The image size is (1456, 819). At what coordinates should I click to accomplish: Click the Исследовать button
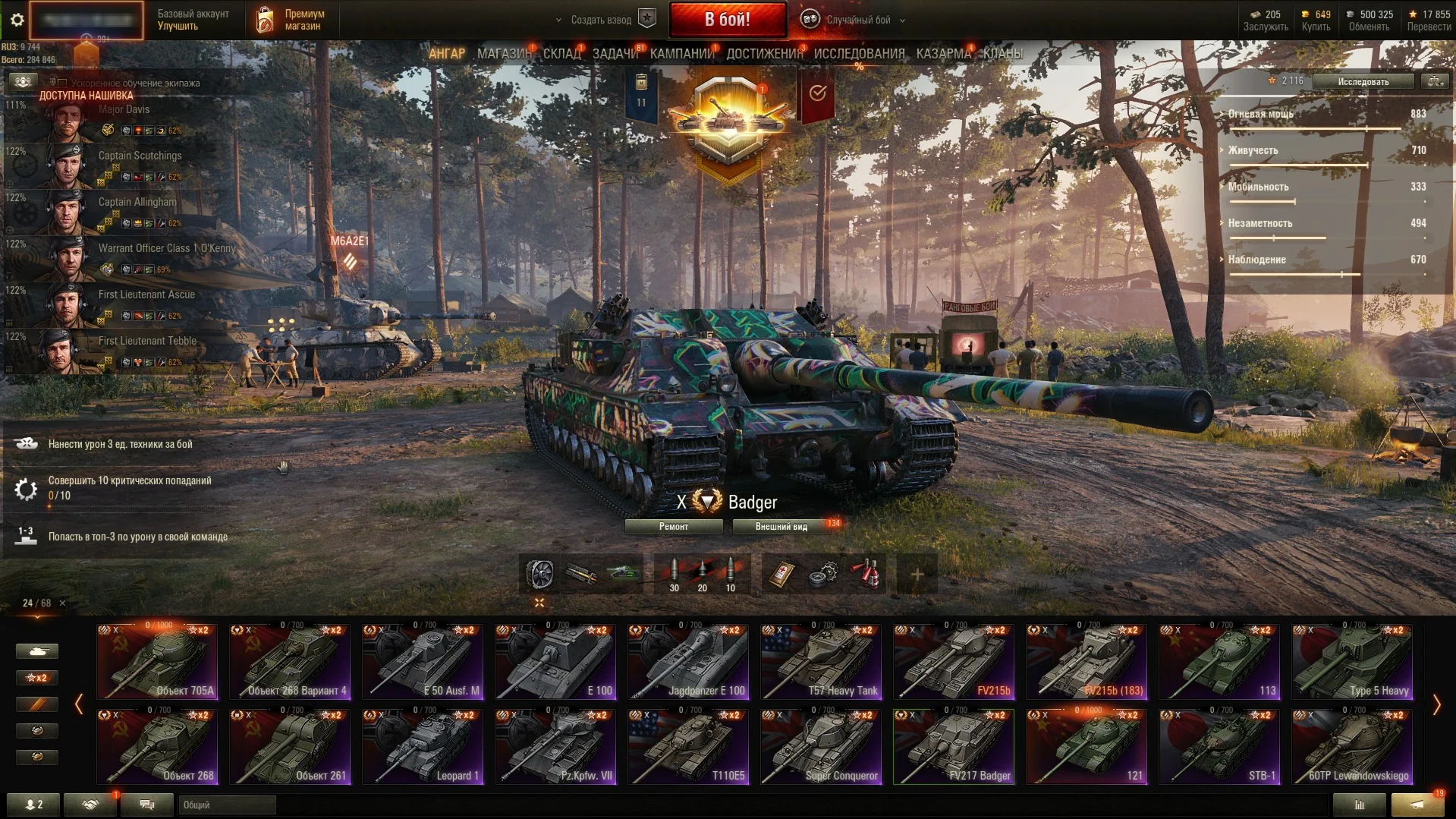pyautogui.click(x=1363, y=81)
